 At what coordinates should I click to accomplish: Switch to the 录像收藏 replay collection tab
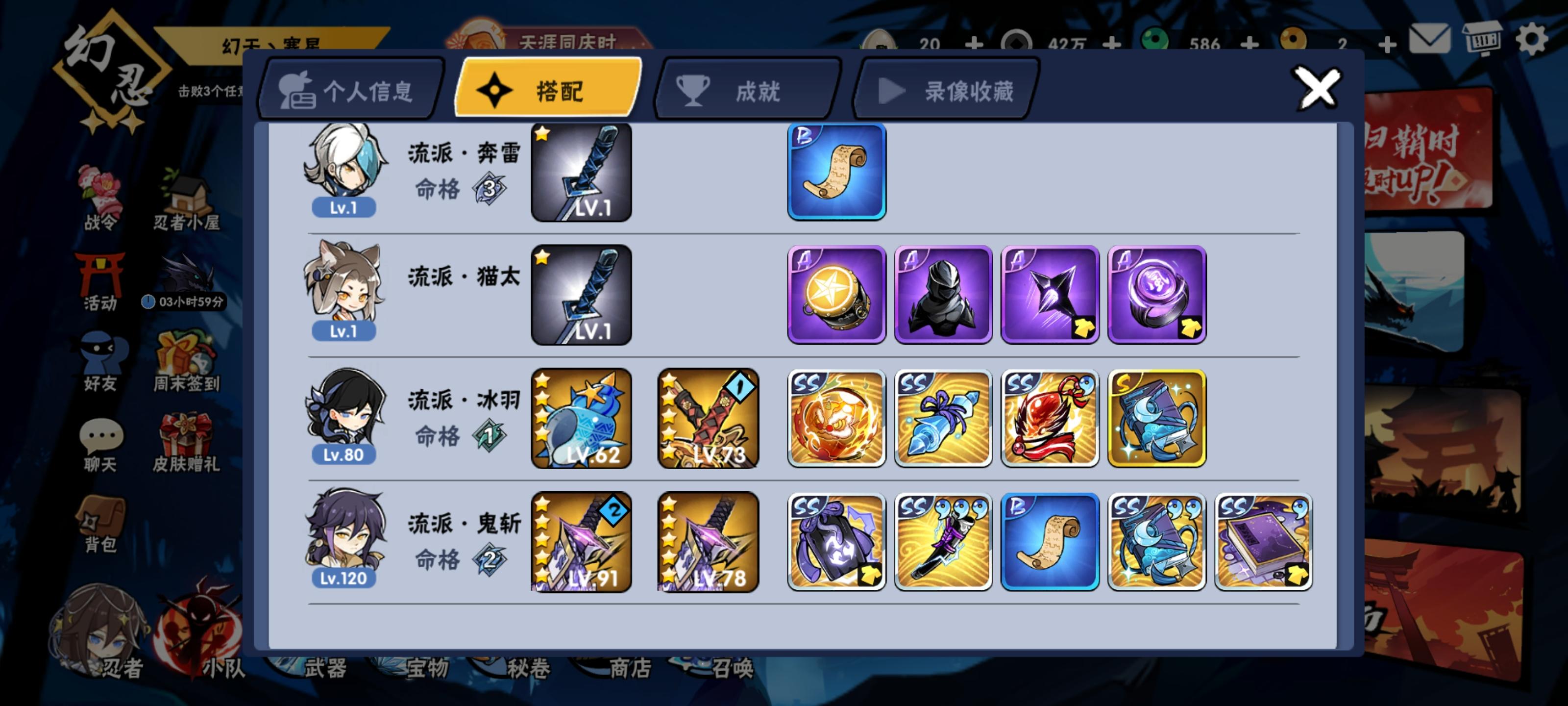(943, 90)
